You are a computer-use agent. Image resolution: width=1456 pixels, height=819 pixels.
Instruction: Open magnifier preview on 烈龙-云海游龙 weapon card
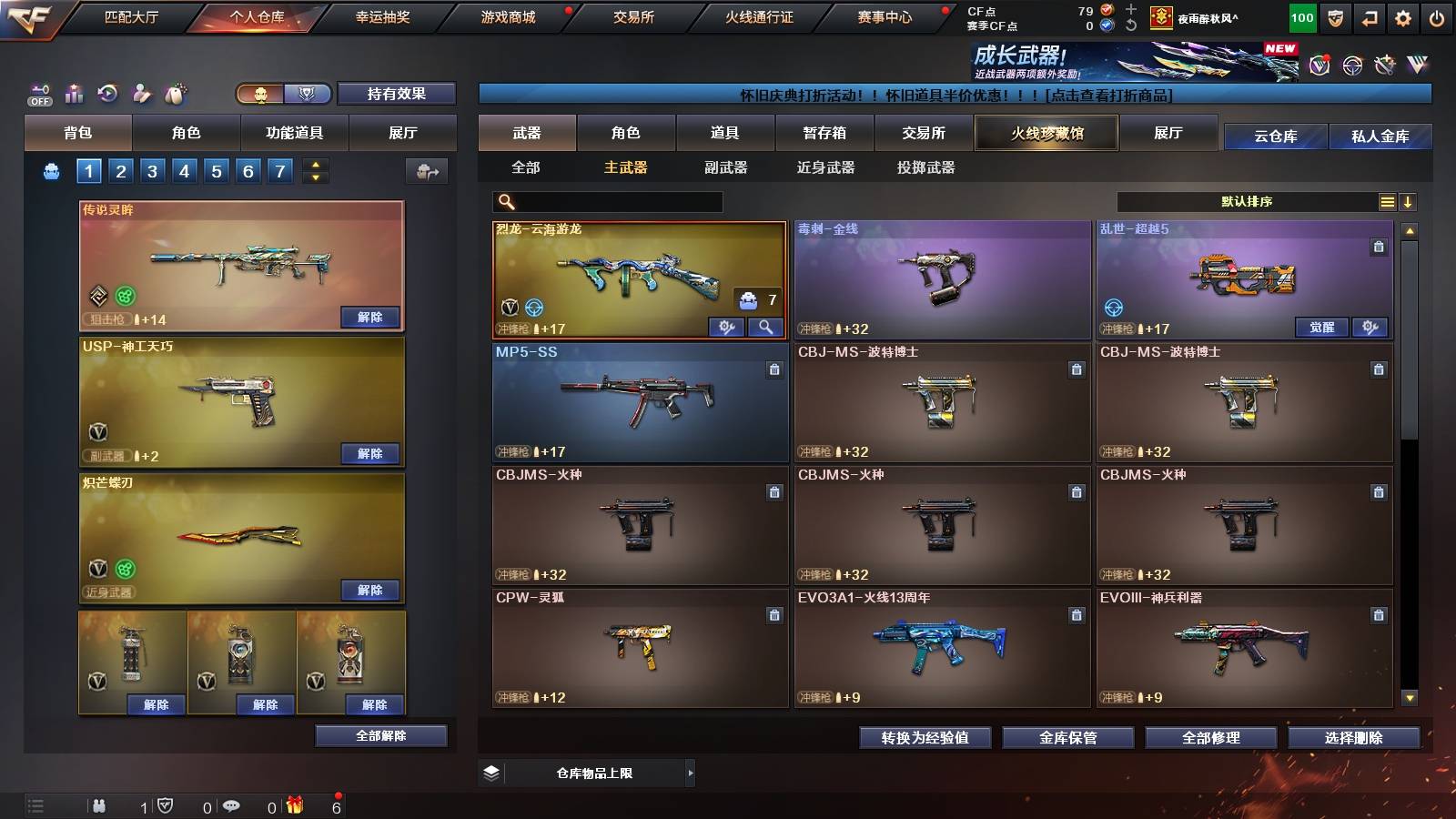(x=767, y=326)
